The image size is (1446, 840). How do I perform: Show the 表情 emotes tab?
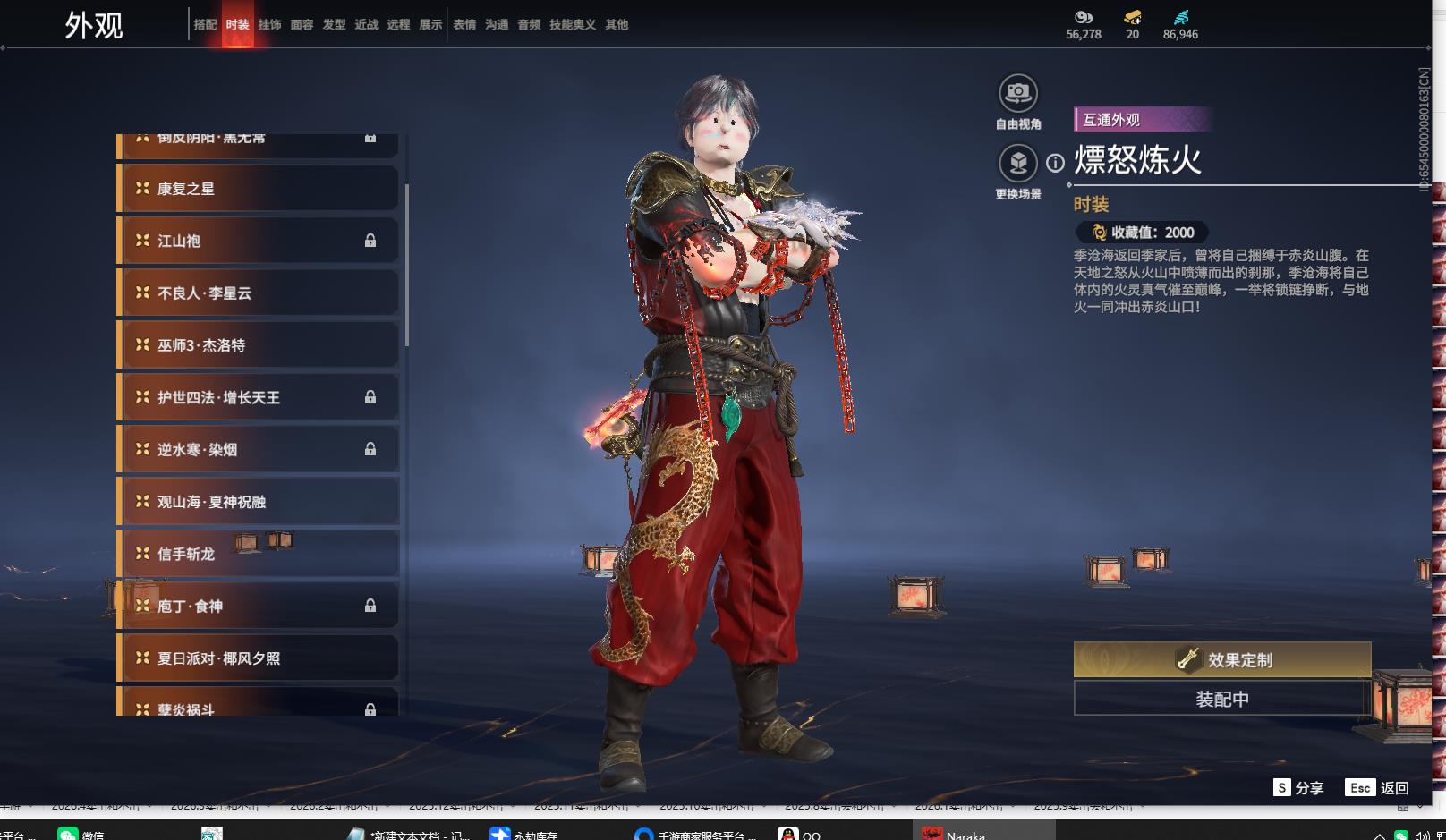pyautogui.click(x=464, y=25)
